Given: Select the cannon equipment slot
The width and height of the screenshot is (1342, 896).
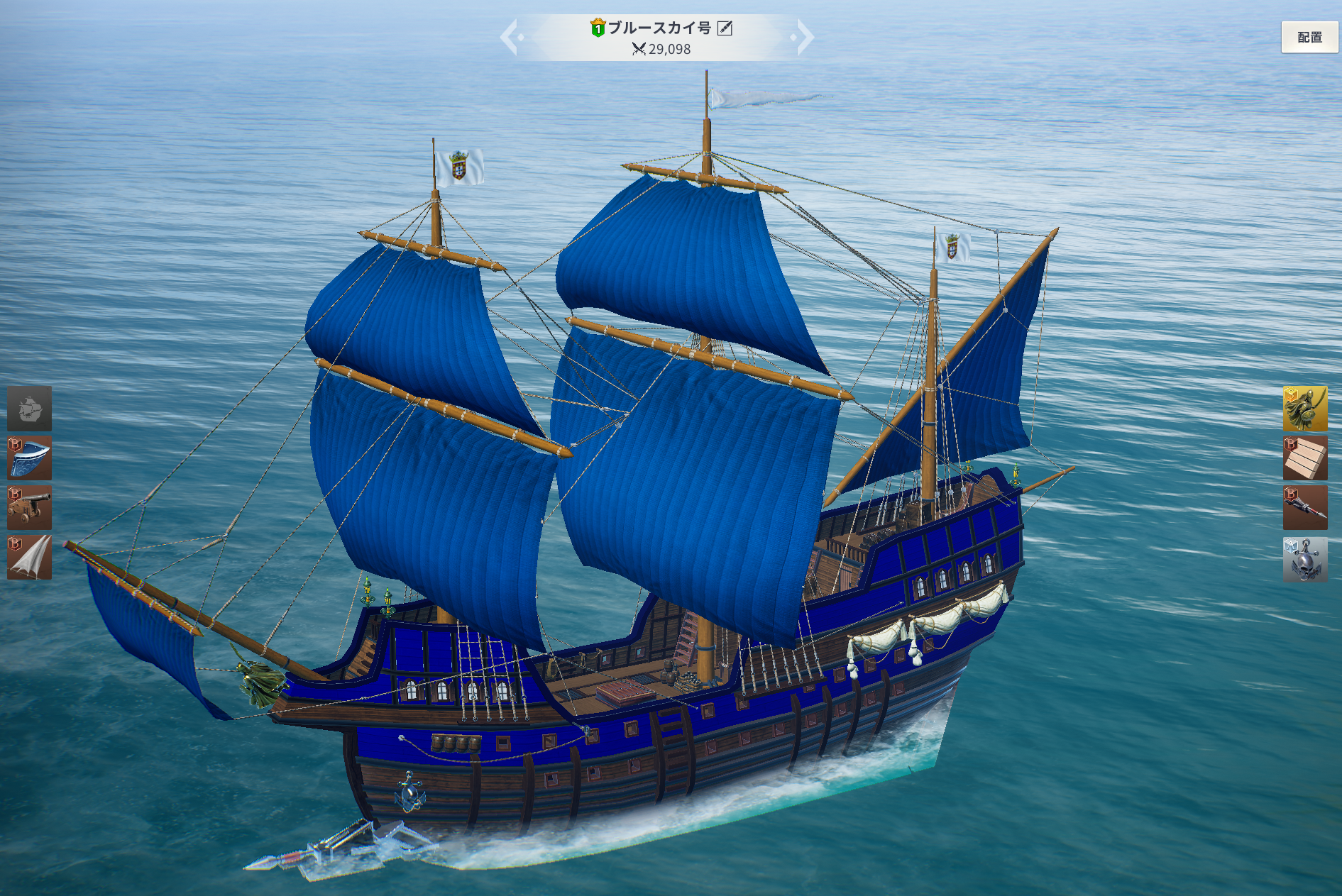Looking at the screenshot, I should pyautogui.click(x=30, y=508).
